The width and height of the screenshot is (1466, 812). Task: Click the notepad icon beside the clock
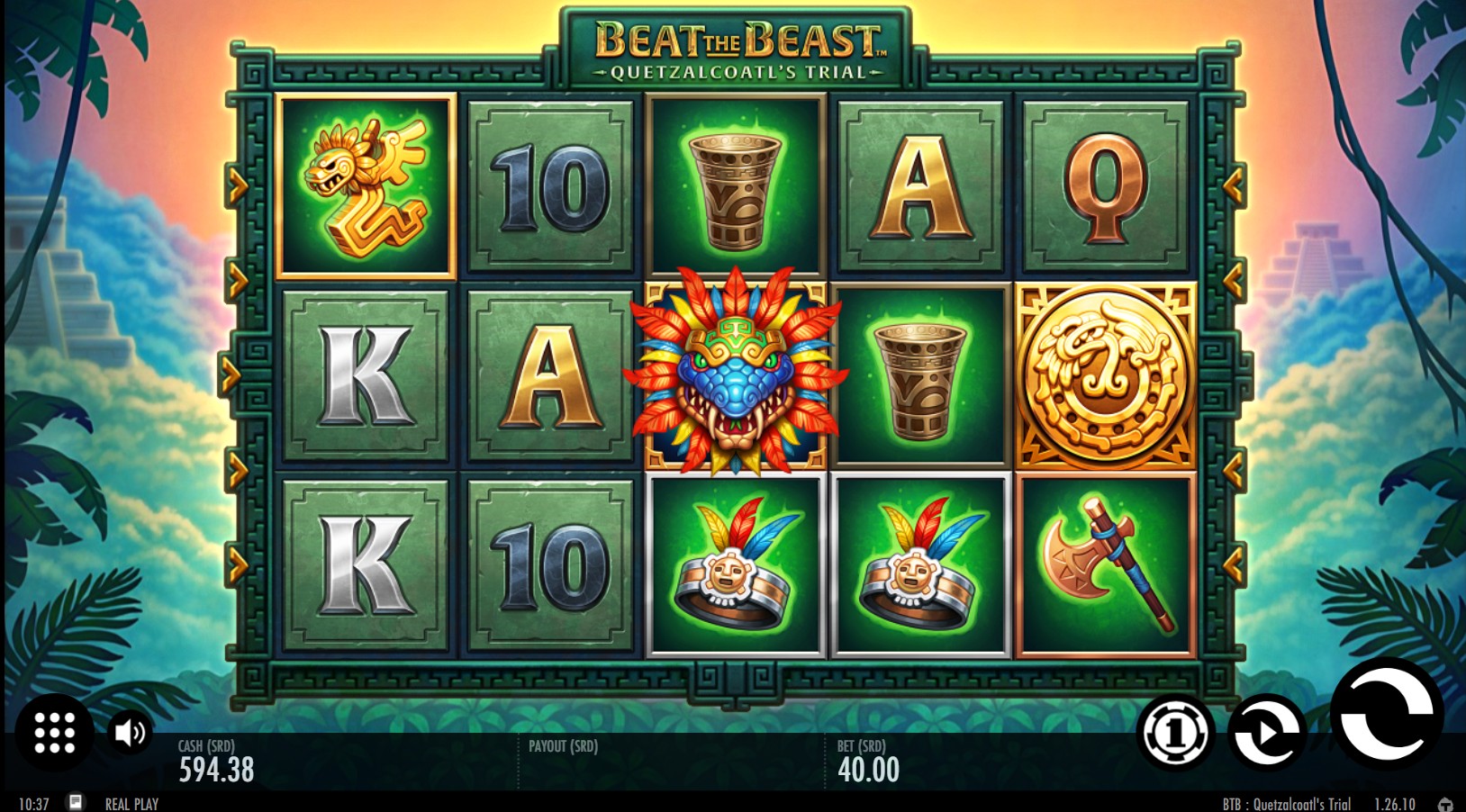76,800
